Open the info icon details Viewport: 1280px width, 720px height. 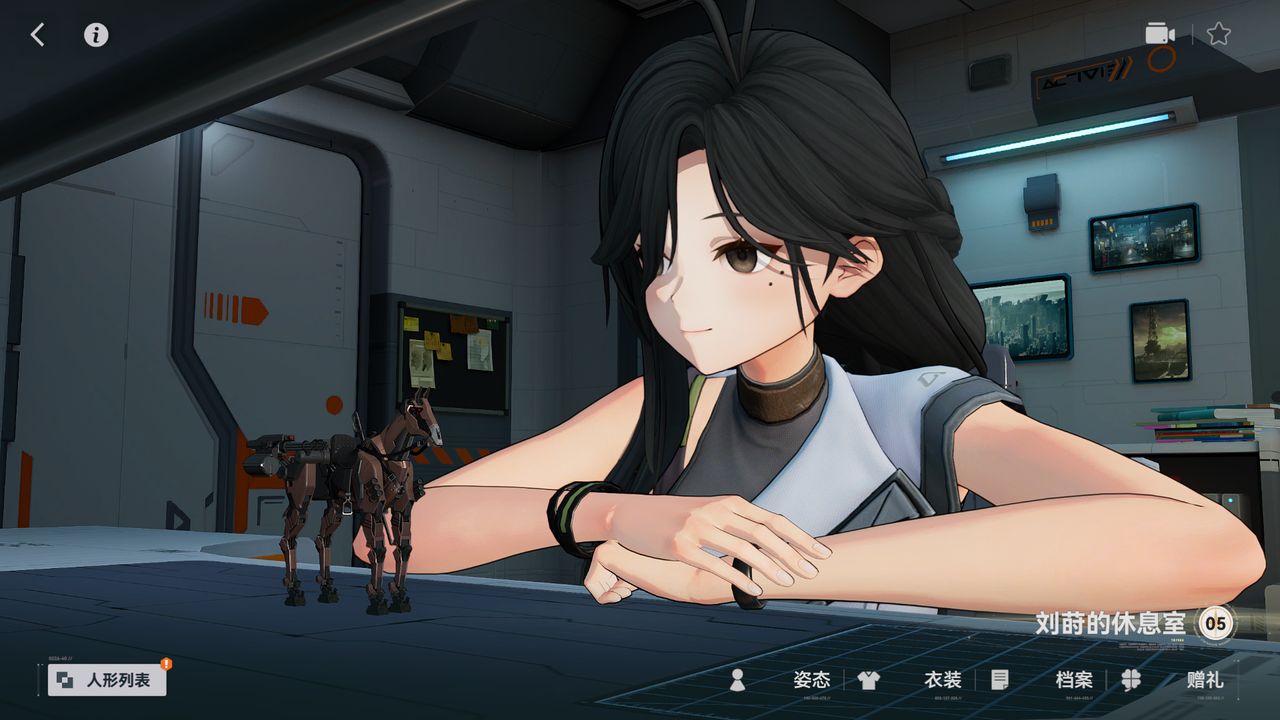click(96, 35)
